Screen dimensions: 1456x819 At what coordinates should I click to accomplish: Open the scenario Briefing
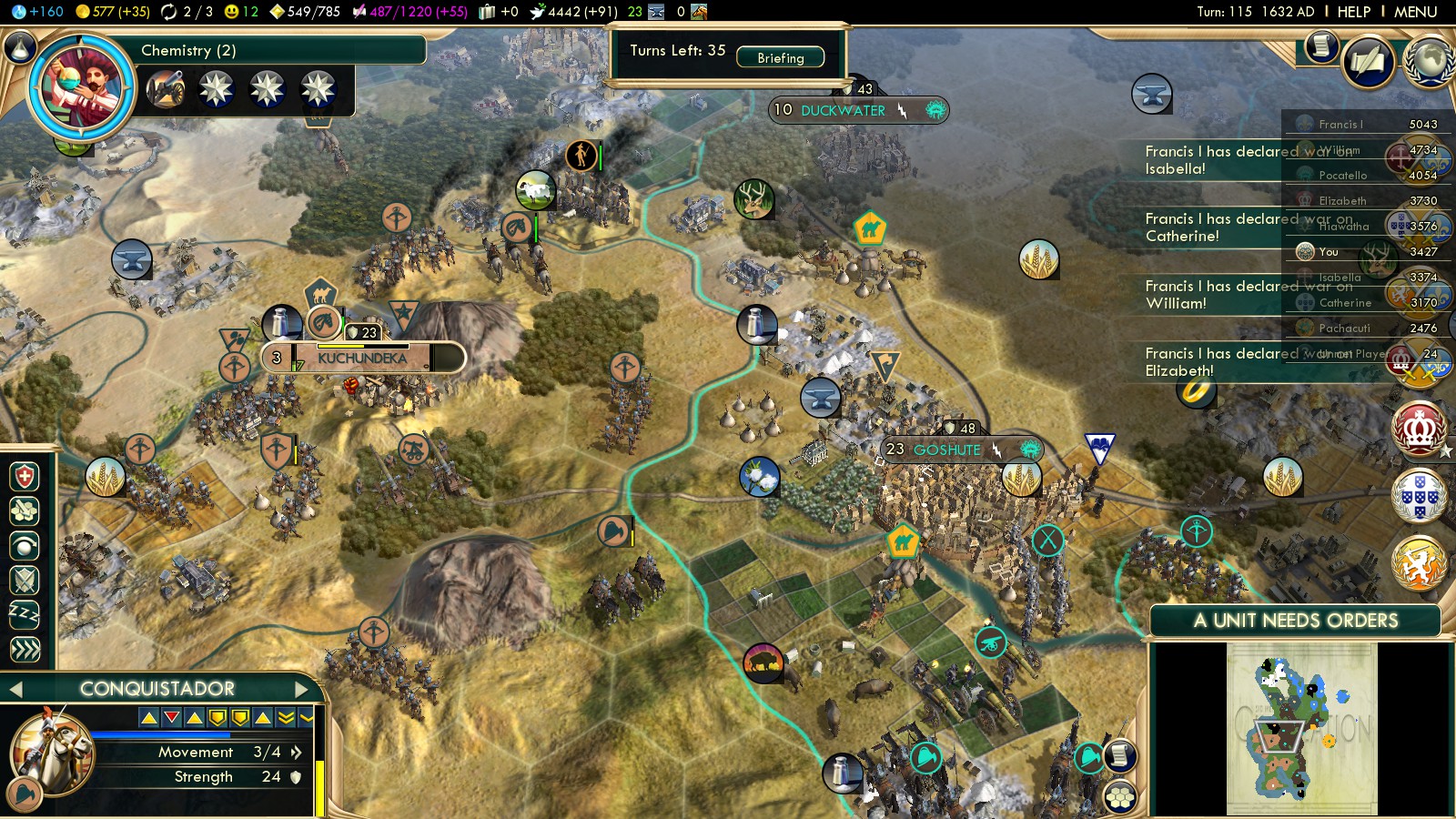[780, 57]
